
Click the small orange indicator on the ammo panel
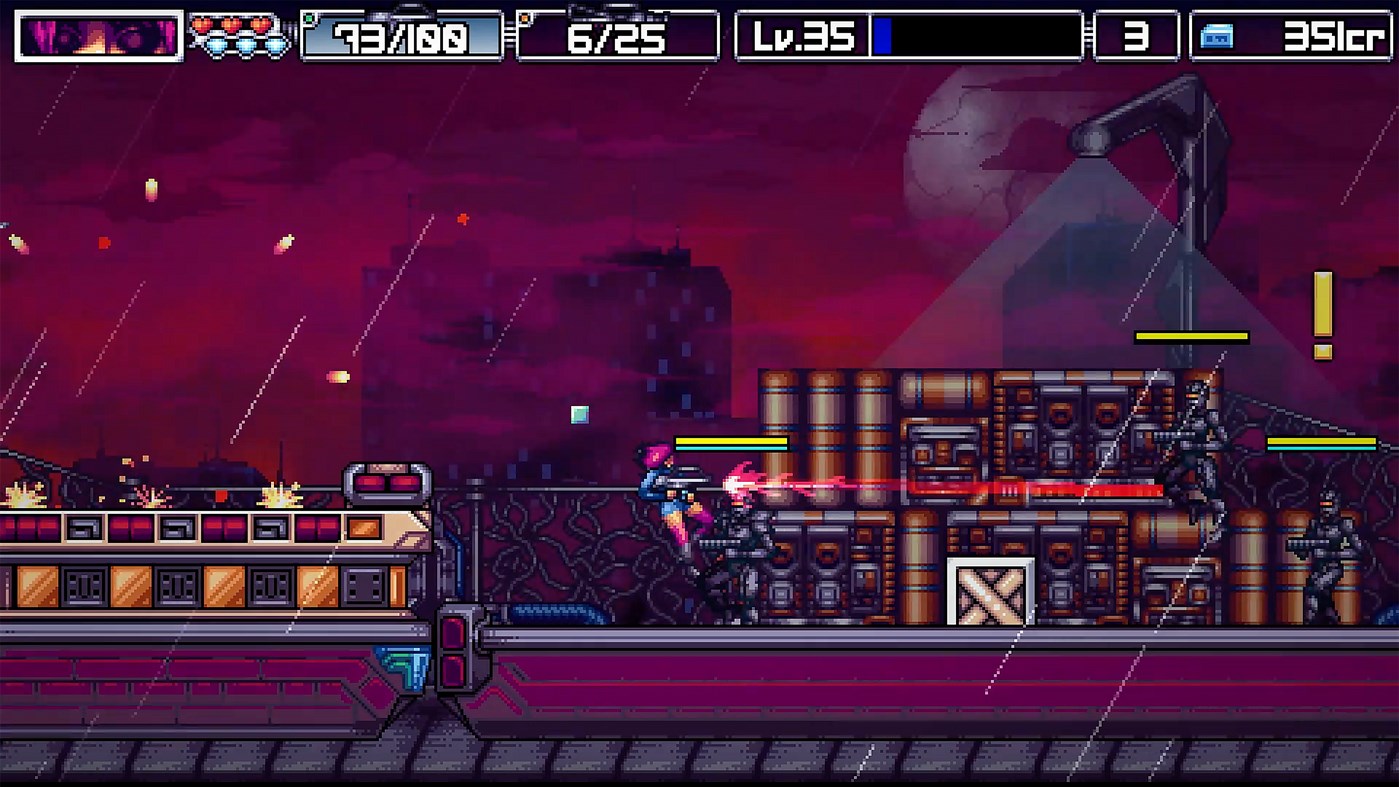[x=523, y=18]
